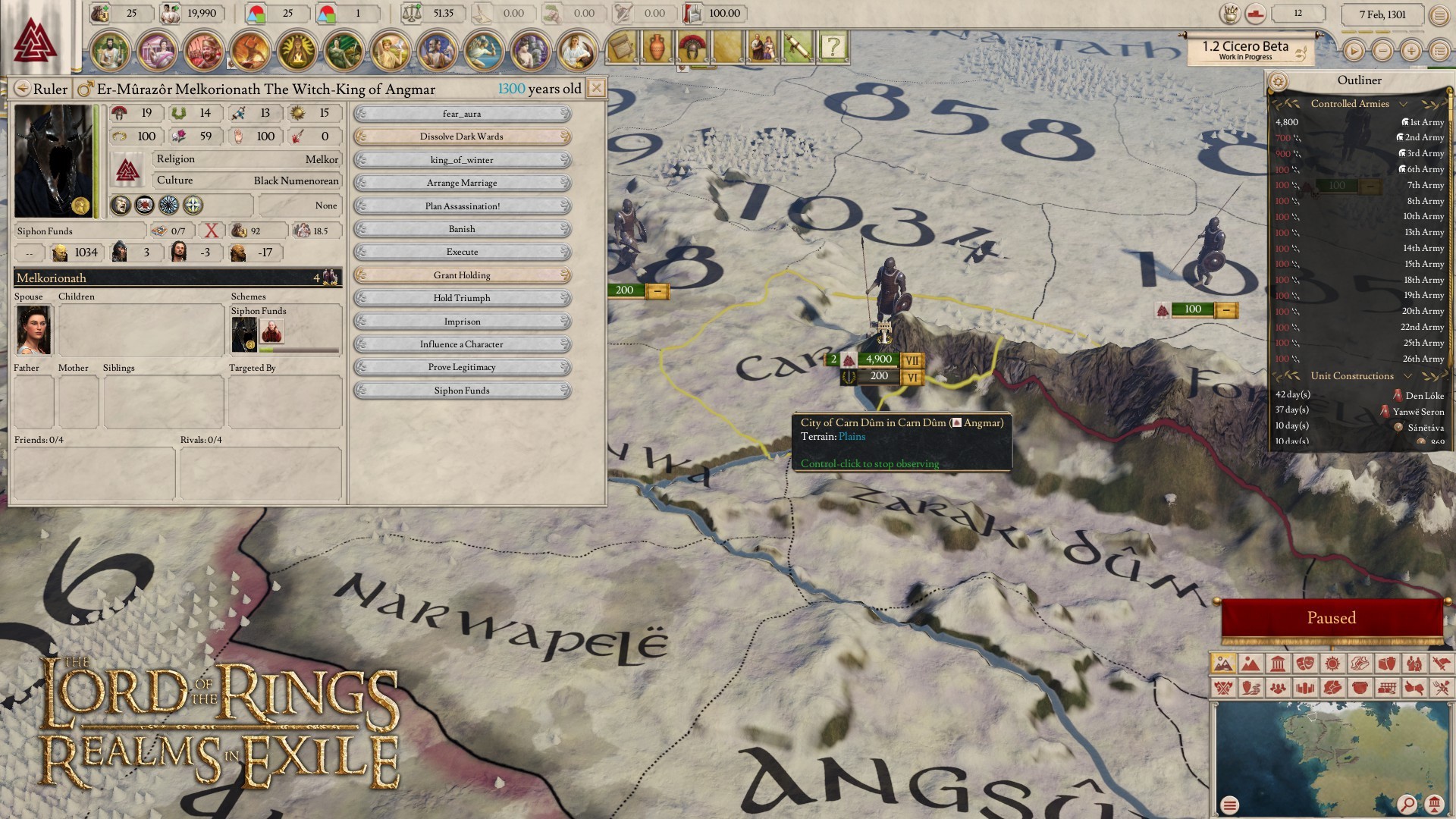Open the help question mark button
Screen dimensions: 1456x819
[x=833, y=47]
